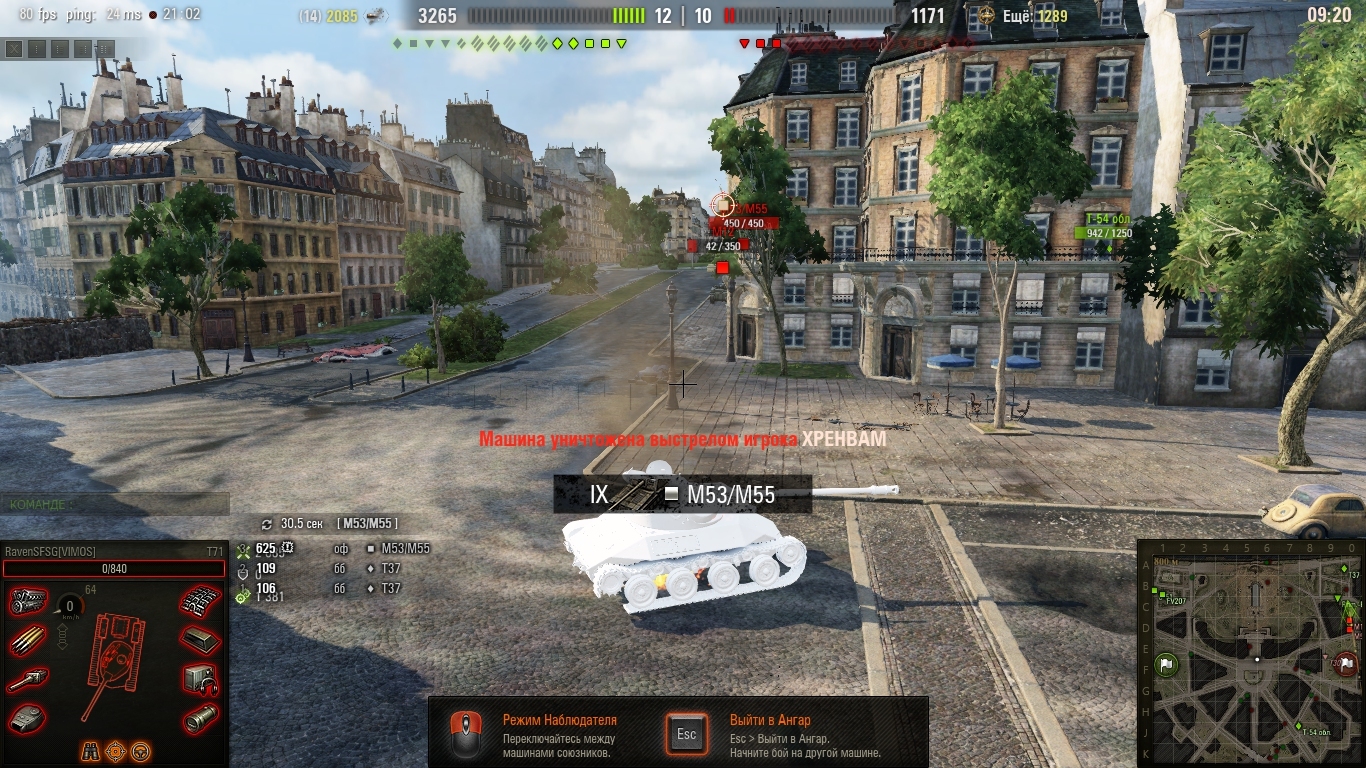Click the Выйти в Ангар exit hint
The width and height of the screenshot is (1366, 768).
point(770,720)
